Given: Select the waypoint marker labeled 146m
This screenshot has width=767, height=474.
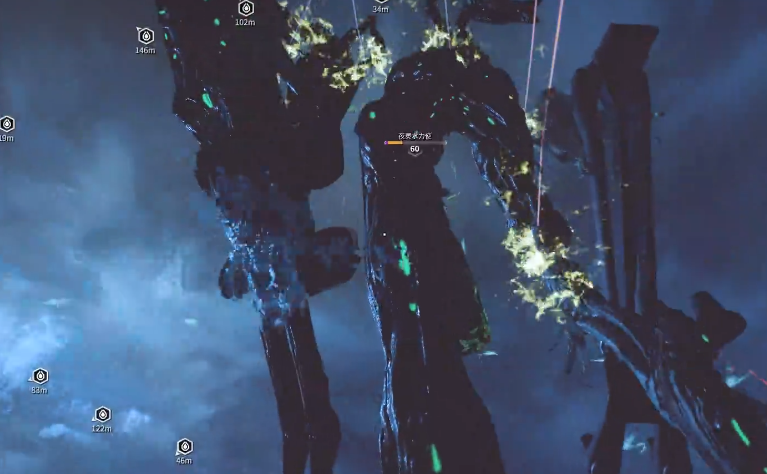Looking at the screenshot, I should click(145, 36).
